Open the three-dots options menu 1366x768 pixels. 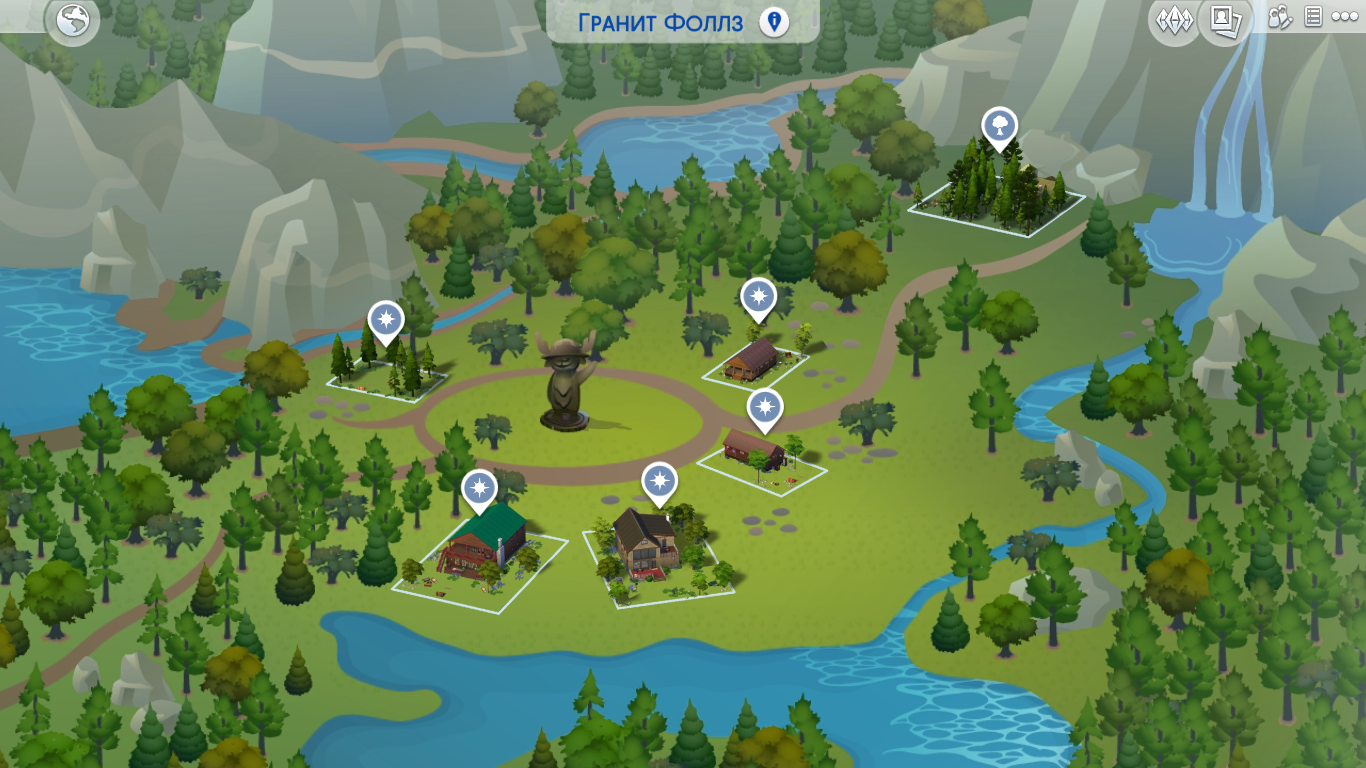[x=1344, y=17]
